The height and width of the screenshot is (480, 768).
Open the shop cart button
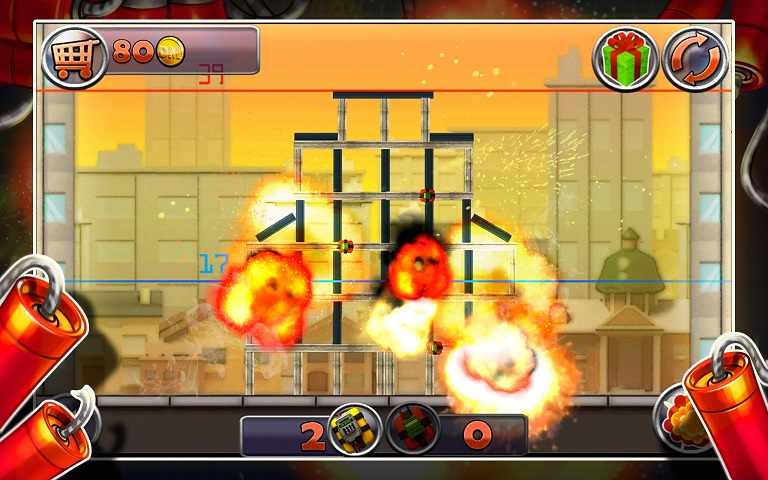tap(74, 56)
